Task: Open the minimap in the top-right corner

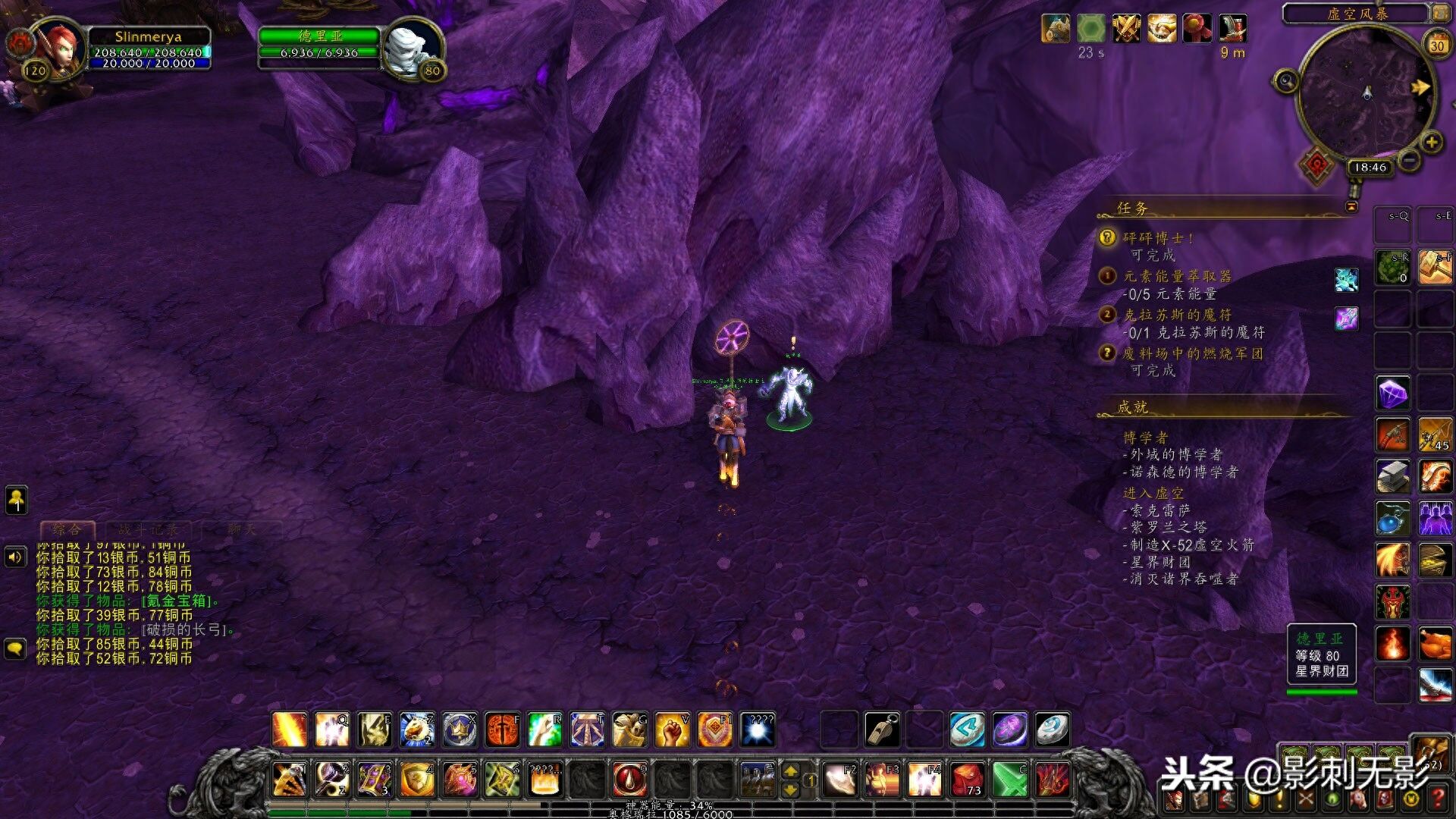Action: click(x=1367, y=95)
